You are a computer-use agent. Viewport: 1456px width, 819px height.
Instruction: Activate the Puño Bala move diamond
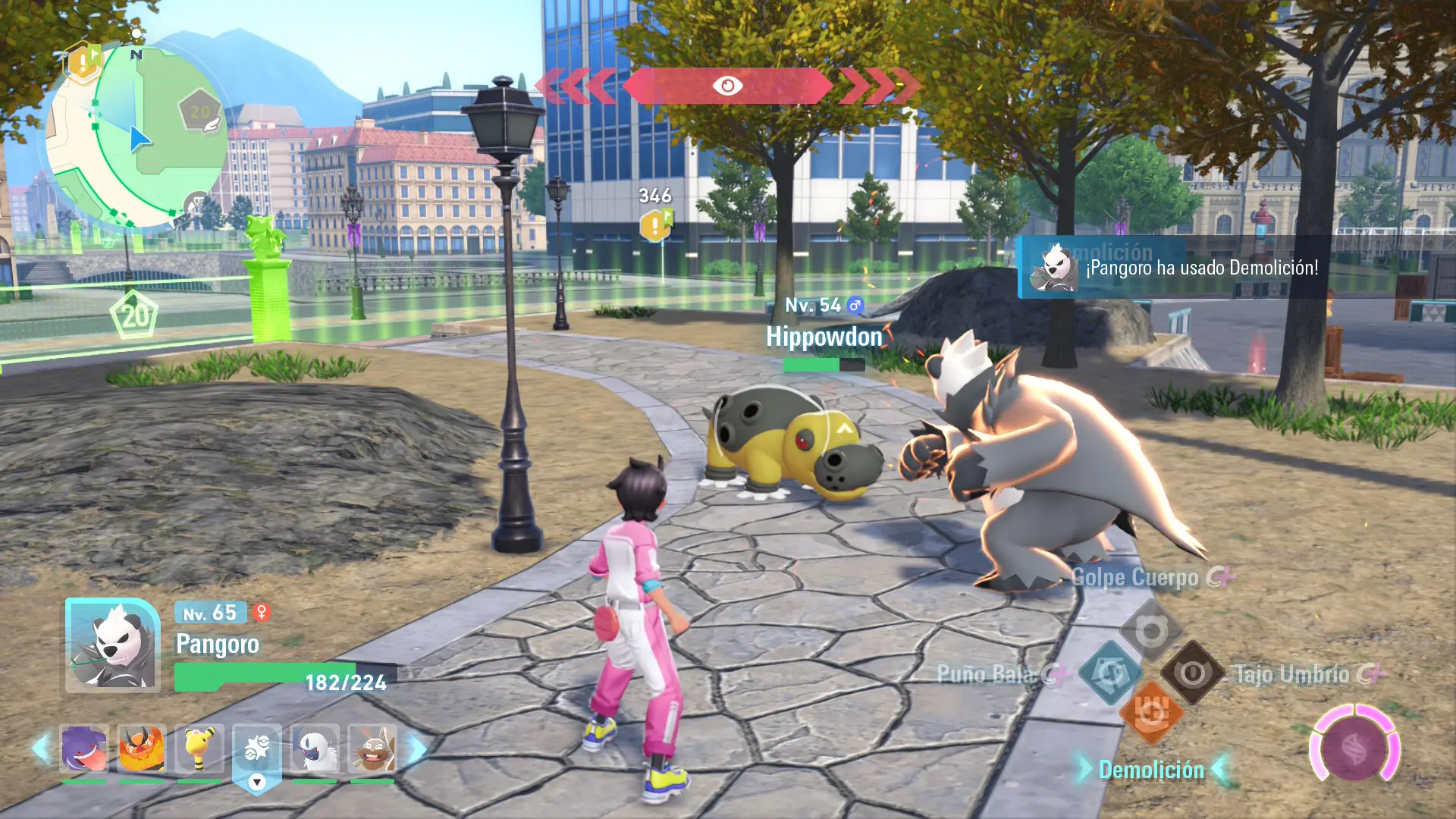click(x=1110, y=672)
